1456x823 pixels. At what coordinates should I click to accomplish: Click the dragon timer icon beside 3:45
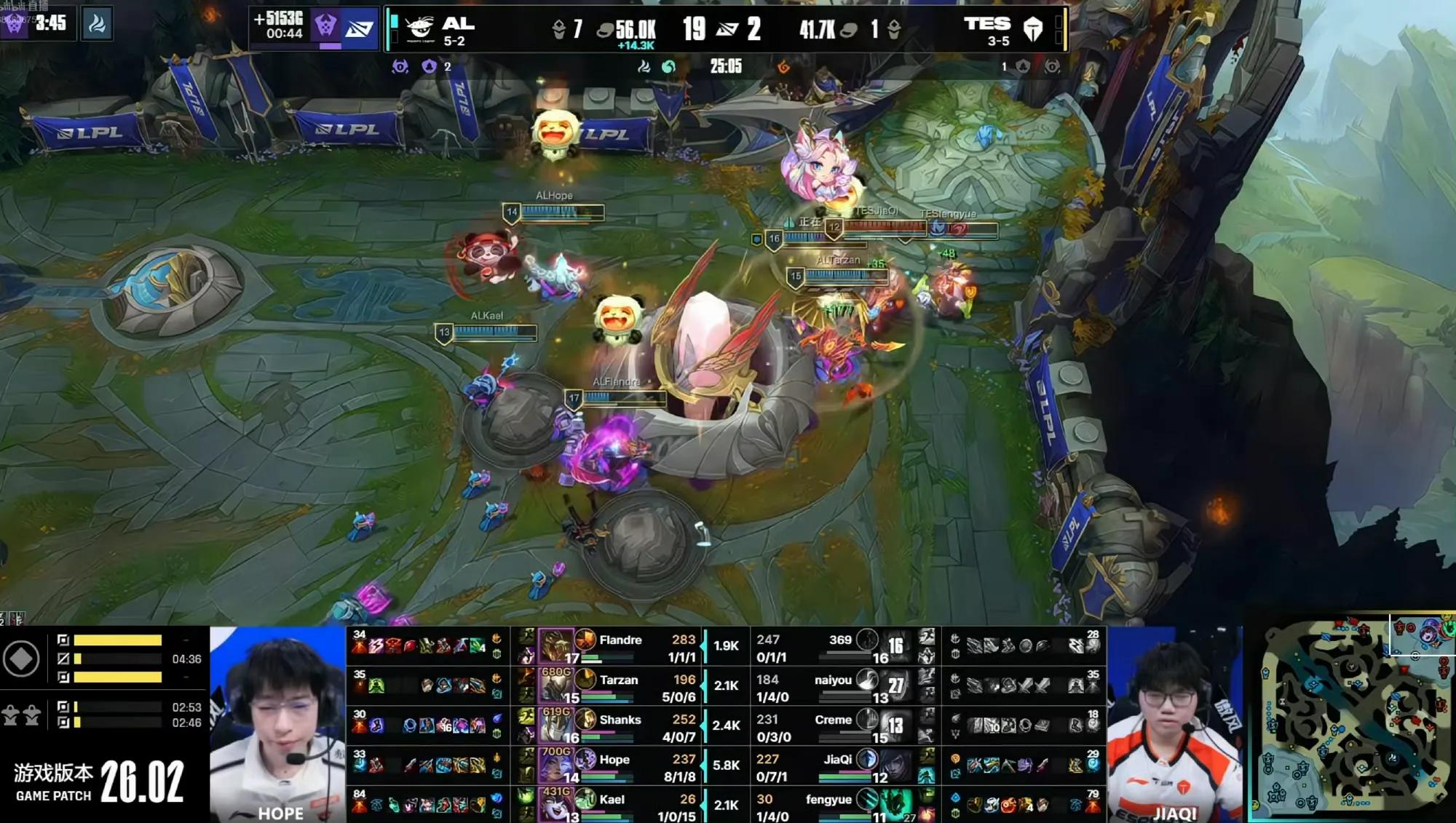click(97, 24)
